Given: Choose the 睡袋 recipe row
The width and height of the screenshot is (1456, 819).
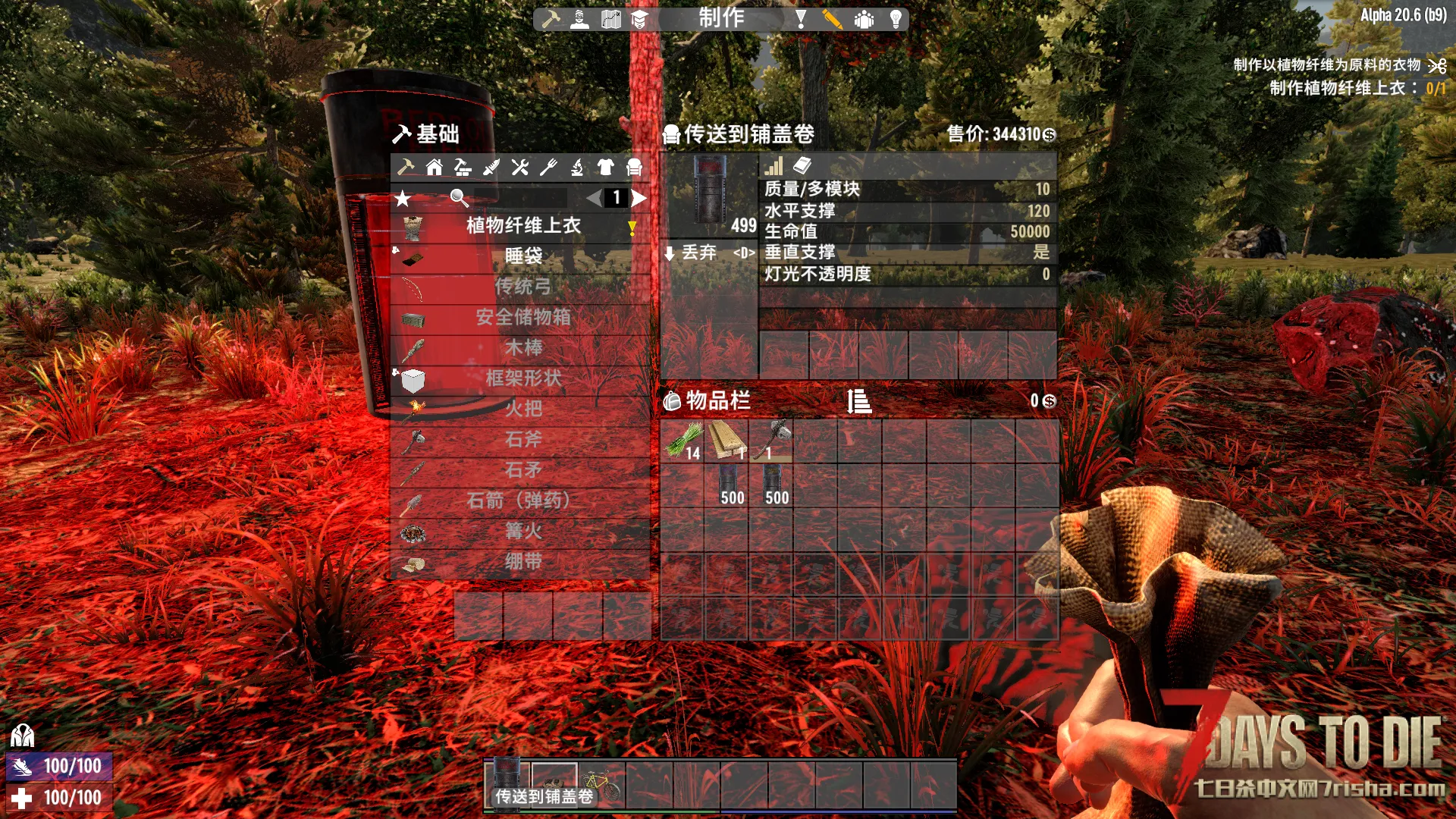Looking at the screenshot, I should coord(522,256).
